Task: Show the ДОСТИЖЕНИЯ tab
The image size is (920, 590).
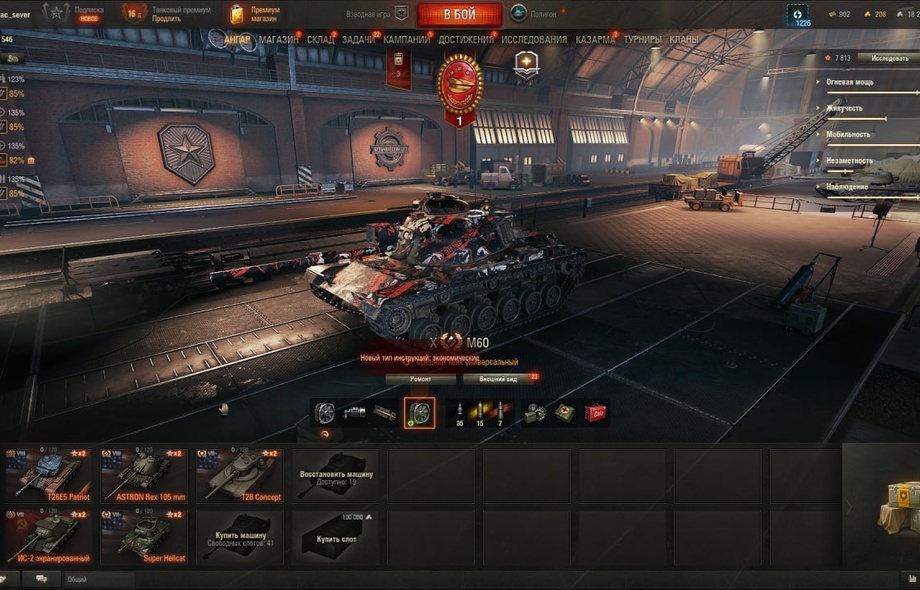Action: pyautogui.click(x=466, y=40)
